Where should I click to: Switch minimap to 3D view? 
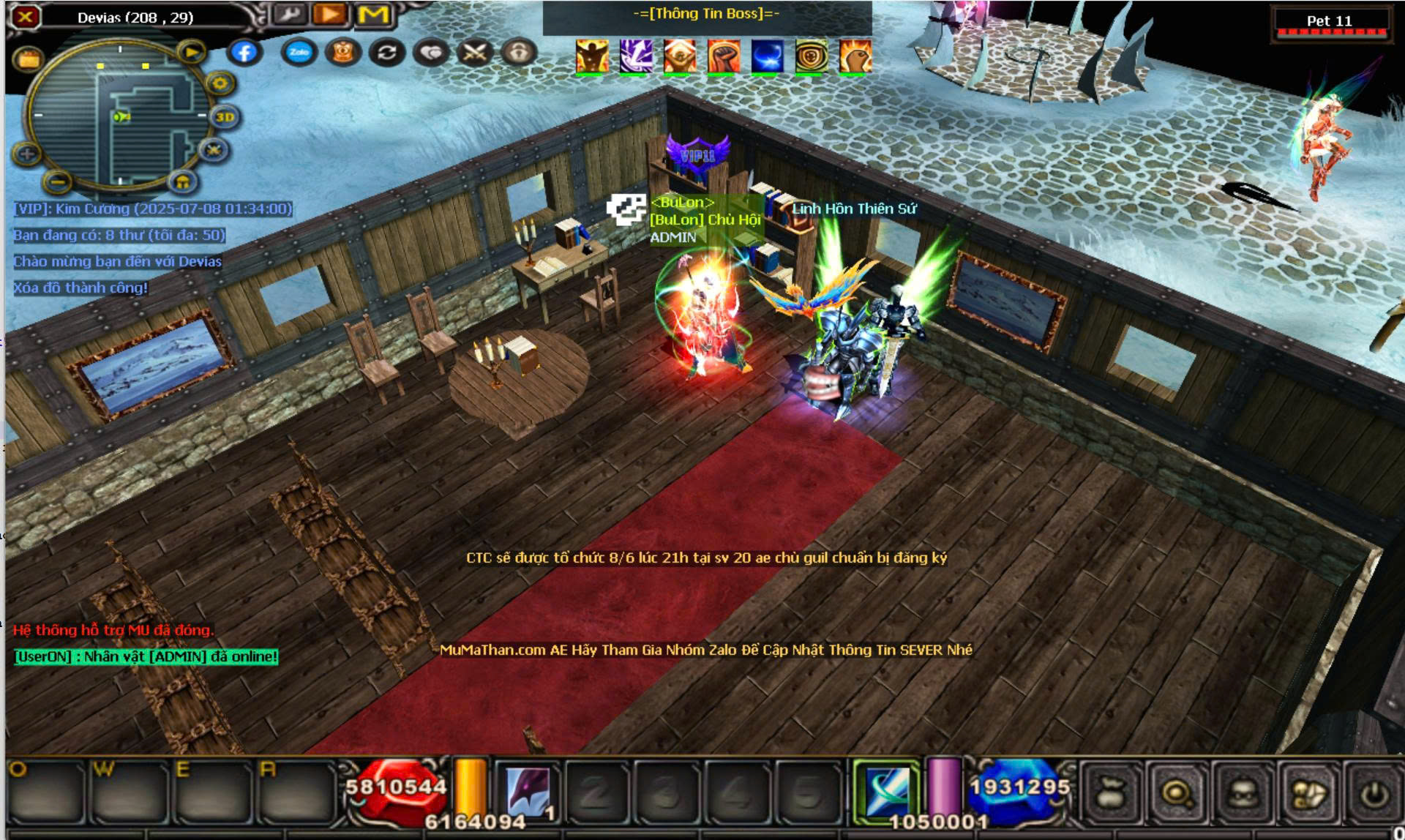pyautogui.click(x=225, y=117)
